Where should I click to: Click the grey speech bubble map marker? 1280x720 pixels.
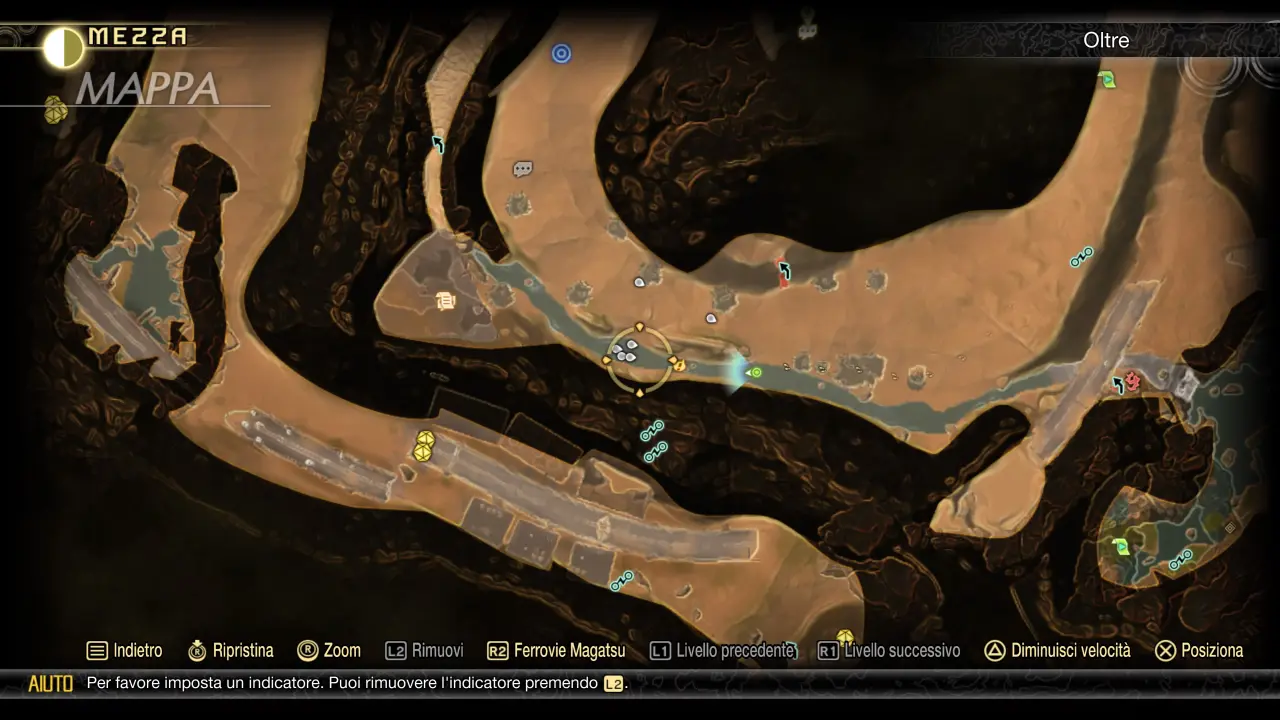(x=522, y=169)
